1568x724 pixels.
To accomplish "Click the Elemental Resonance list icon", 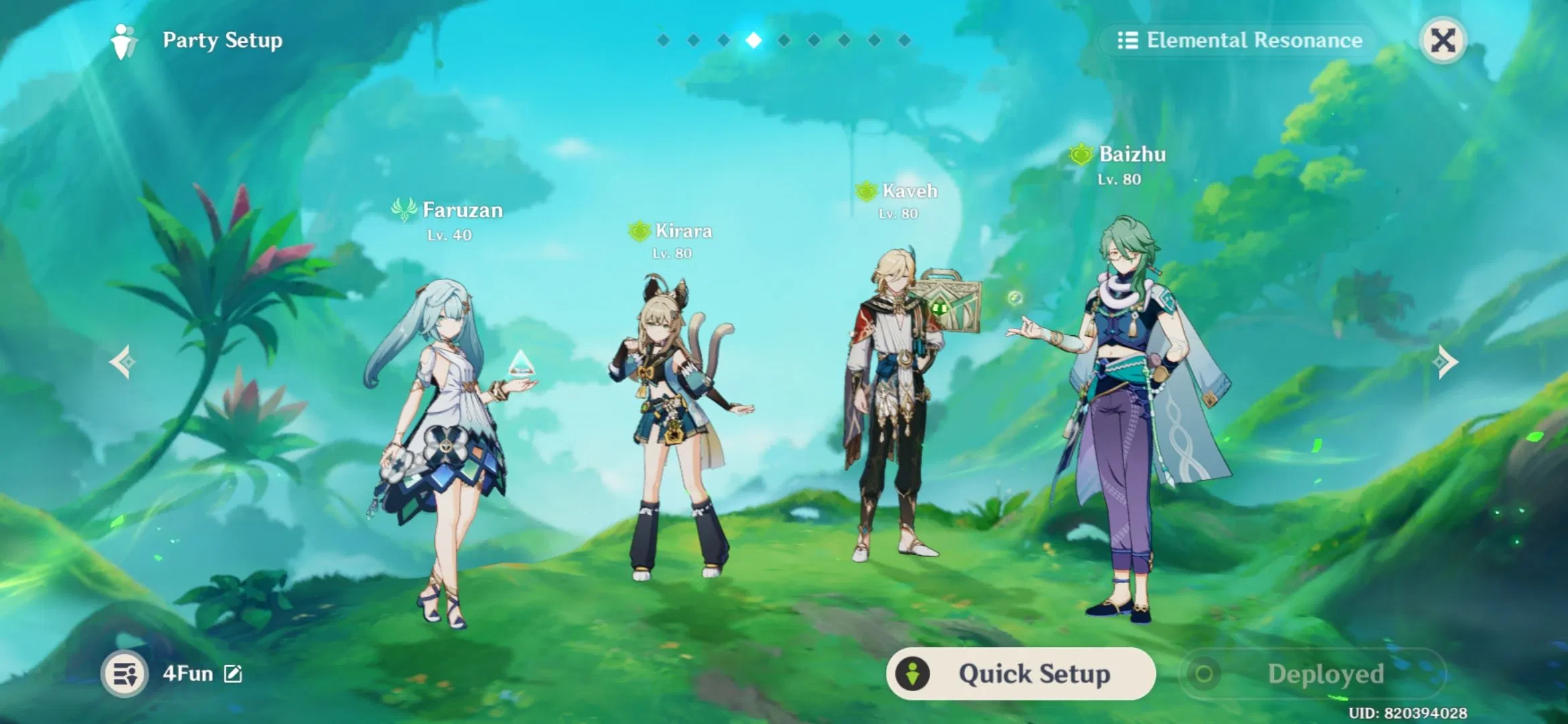I will tap(1128, 41).
